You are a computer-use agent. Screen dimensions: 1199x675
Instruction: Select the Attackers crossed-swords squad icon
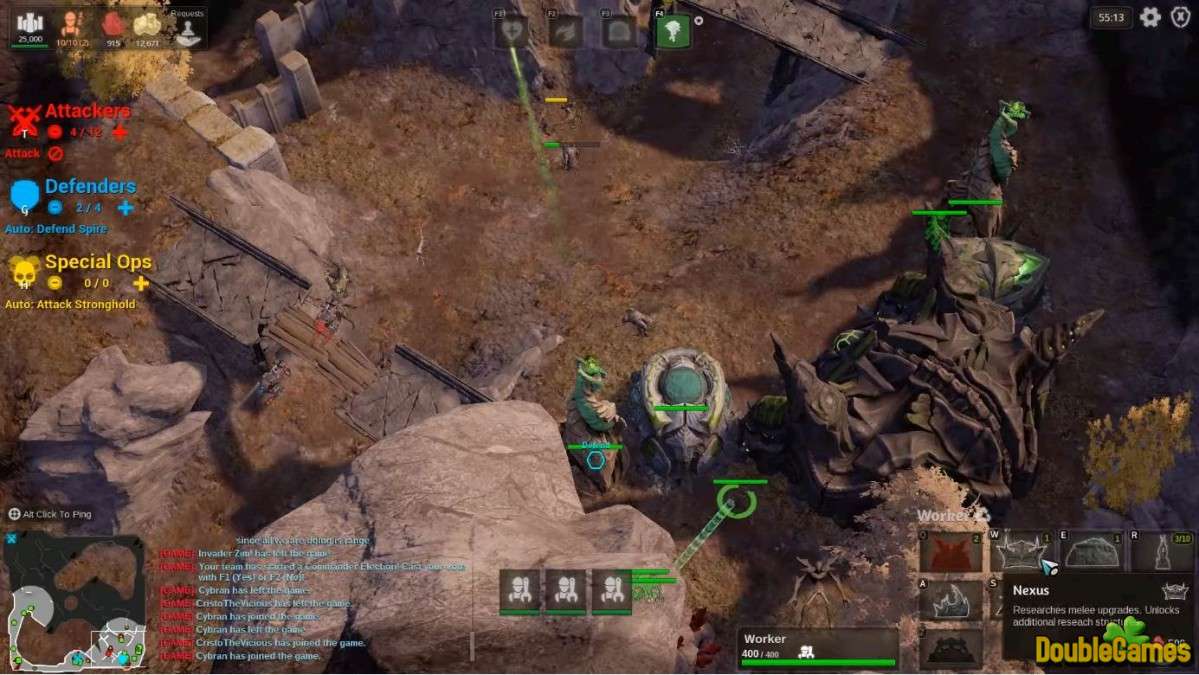pos(25,120)
